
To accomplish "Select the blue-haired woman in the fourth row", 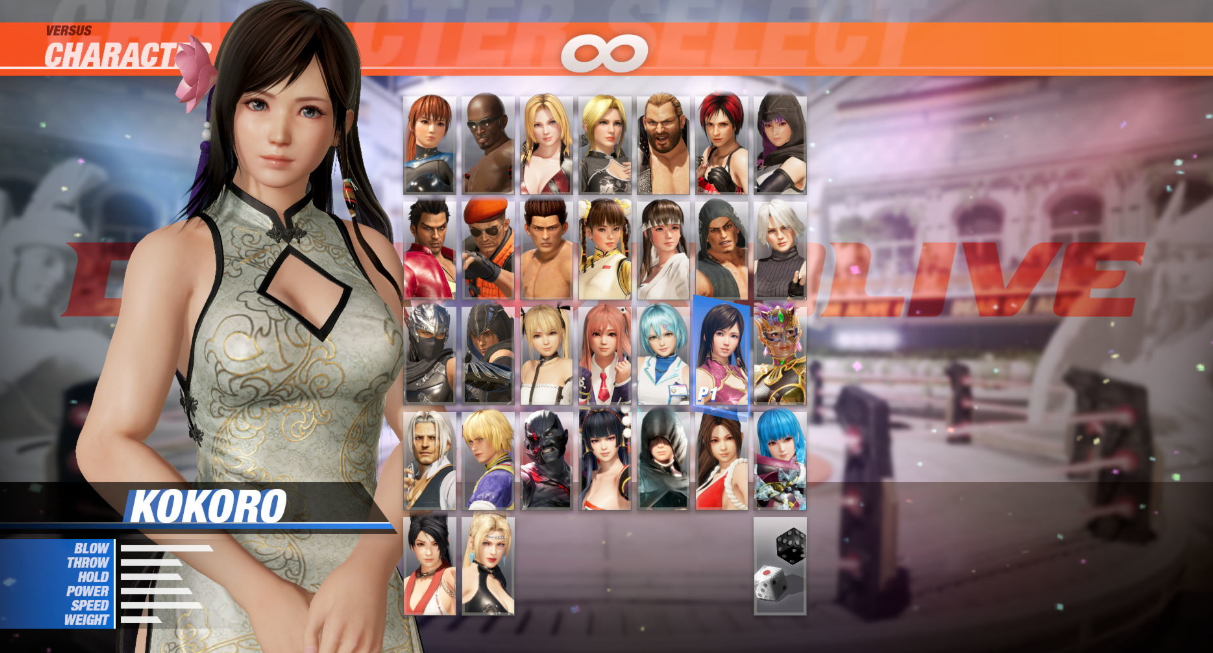I will coord(780,459).
